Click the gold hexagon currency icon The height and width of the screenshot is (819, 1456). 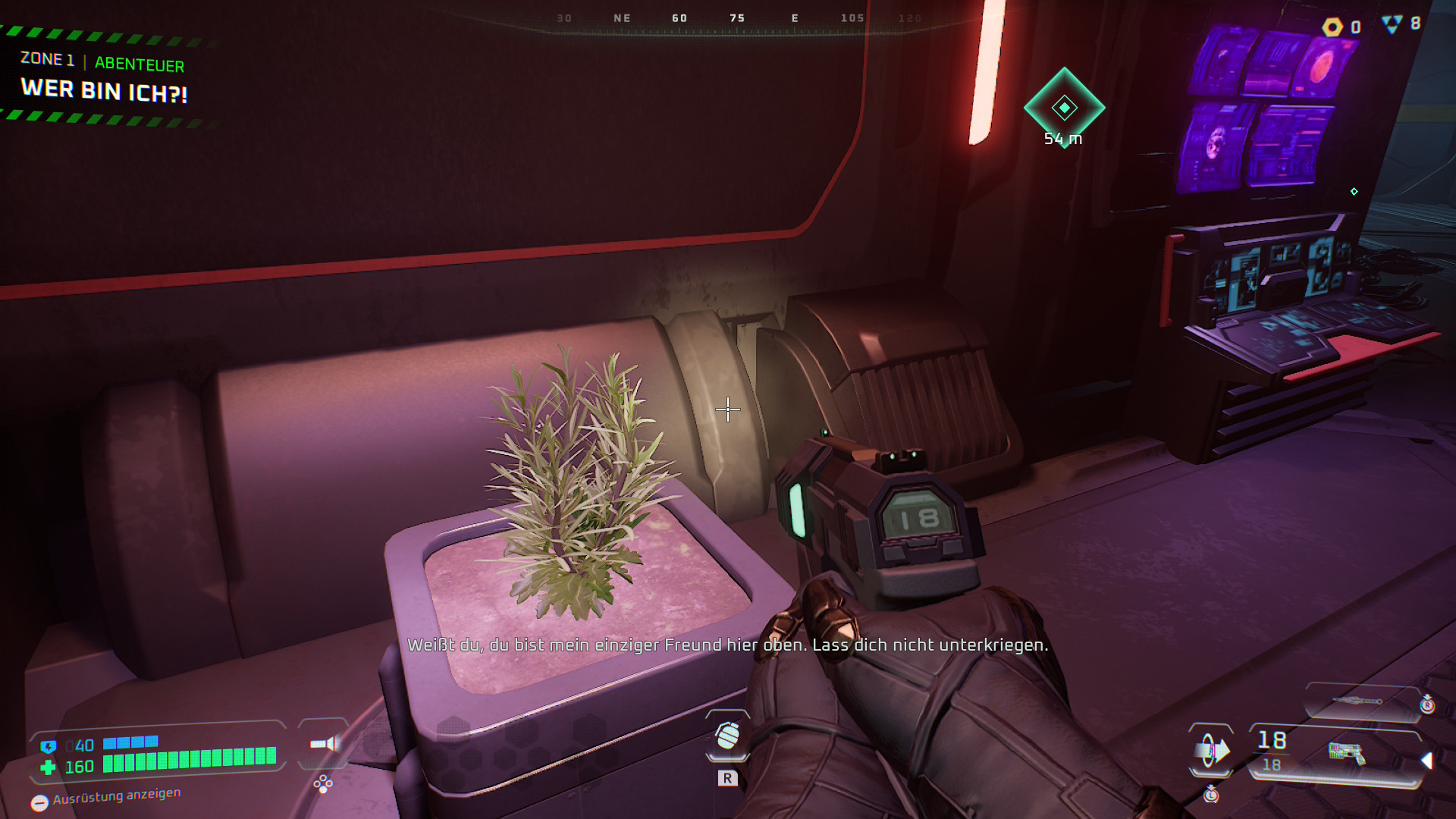(x=1332, y=27)
